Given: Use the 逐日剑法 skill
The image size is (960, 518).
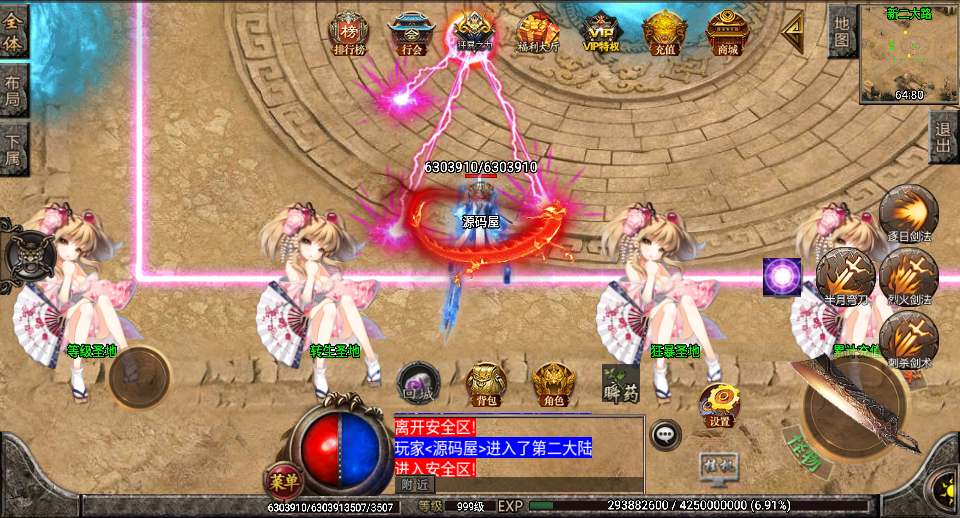Looking at the screenshot, I should pyautogui.click(x=908, y=213).
